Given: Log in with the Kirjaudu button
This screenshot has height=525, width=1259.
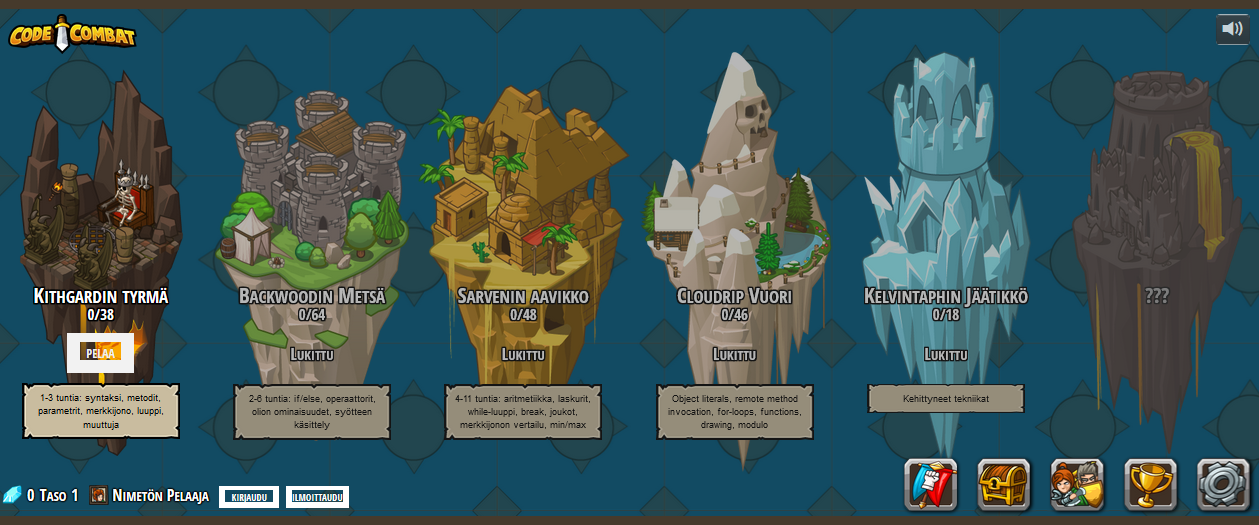Looking at the screenshot, I should 249,497.
